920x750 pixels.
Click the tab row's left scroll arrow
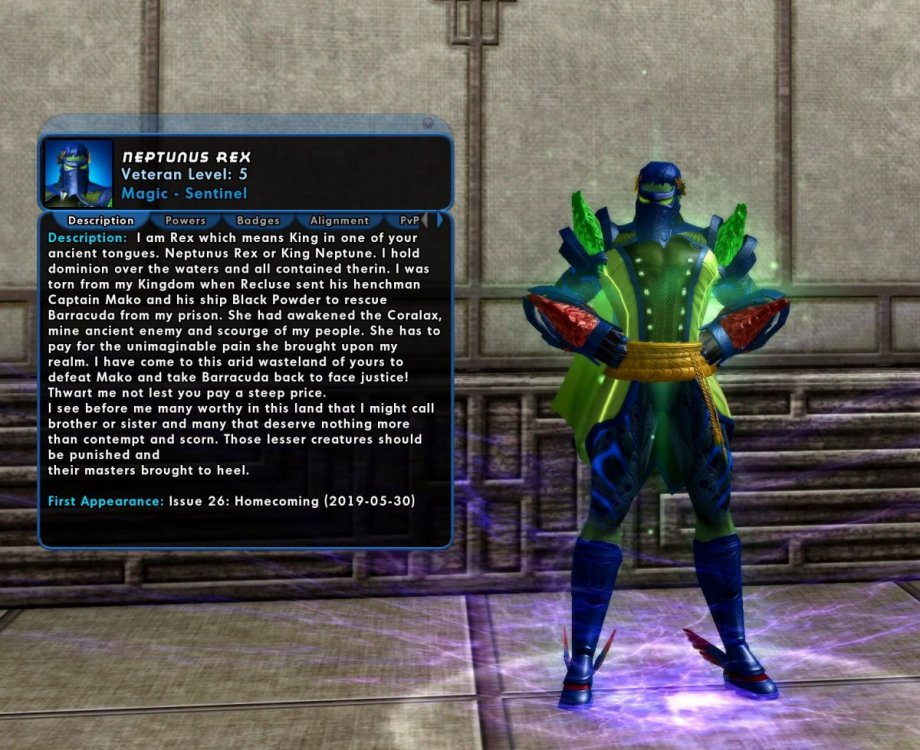(427, 220)
